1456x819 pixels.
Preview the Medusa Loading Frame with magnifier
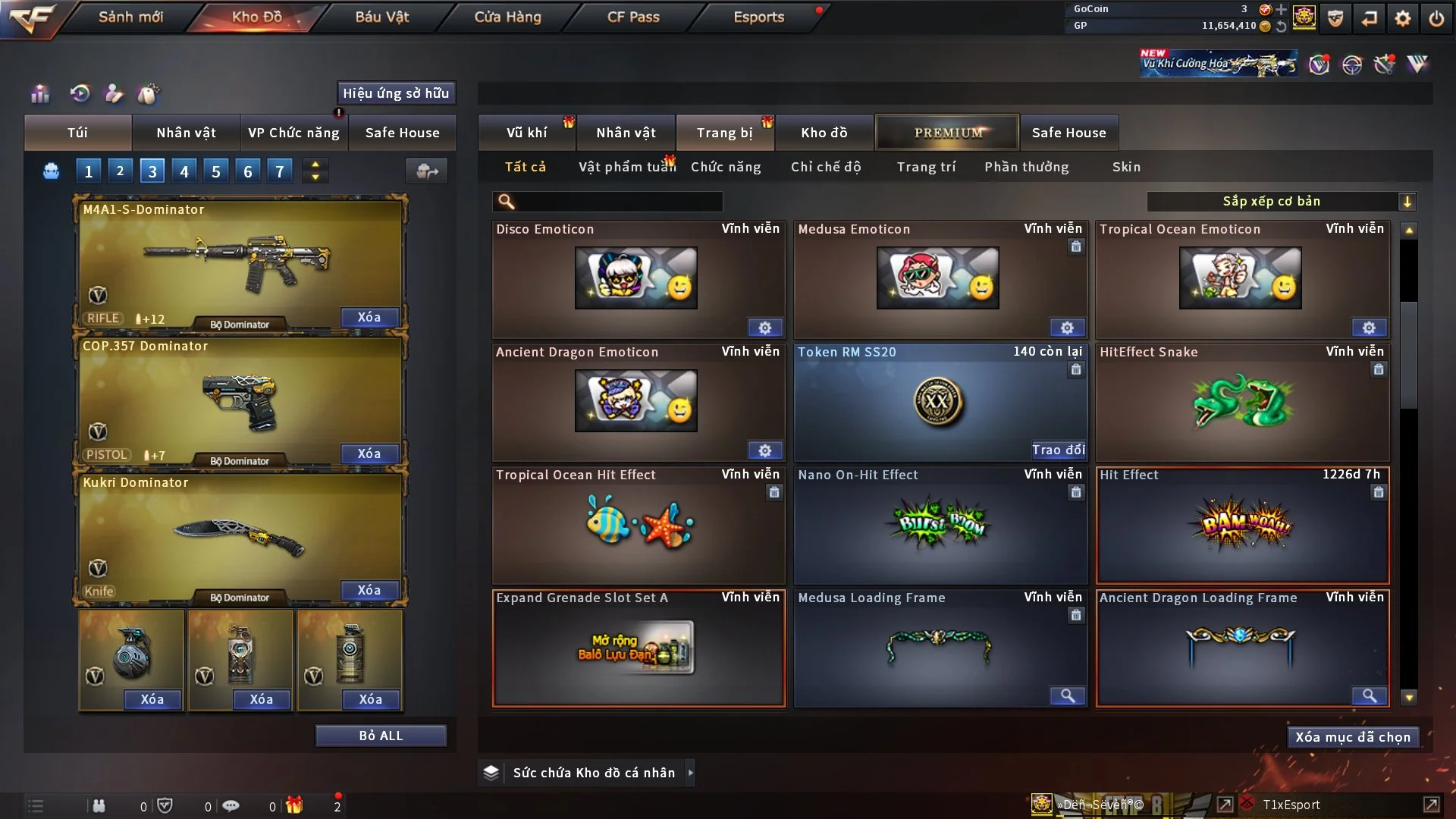click(x=1067, y=695)
